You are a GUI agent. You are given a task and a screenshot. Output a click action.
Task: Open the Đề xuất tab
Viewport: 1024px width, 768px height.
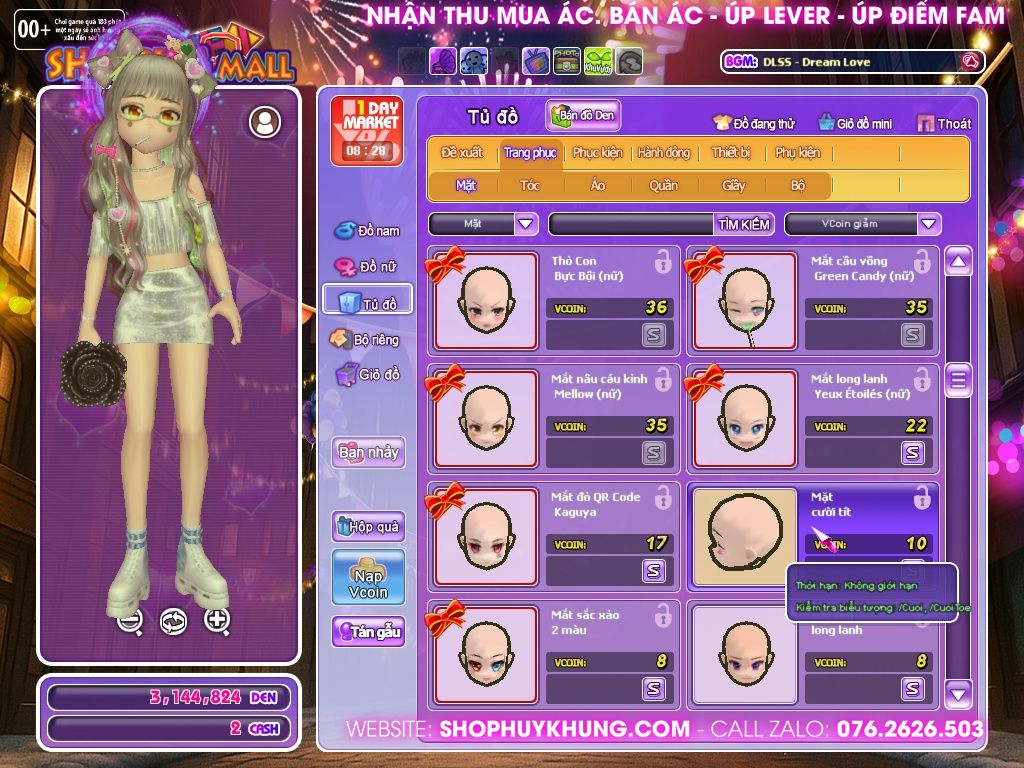coord(462,153)
